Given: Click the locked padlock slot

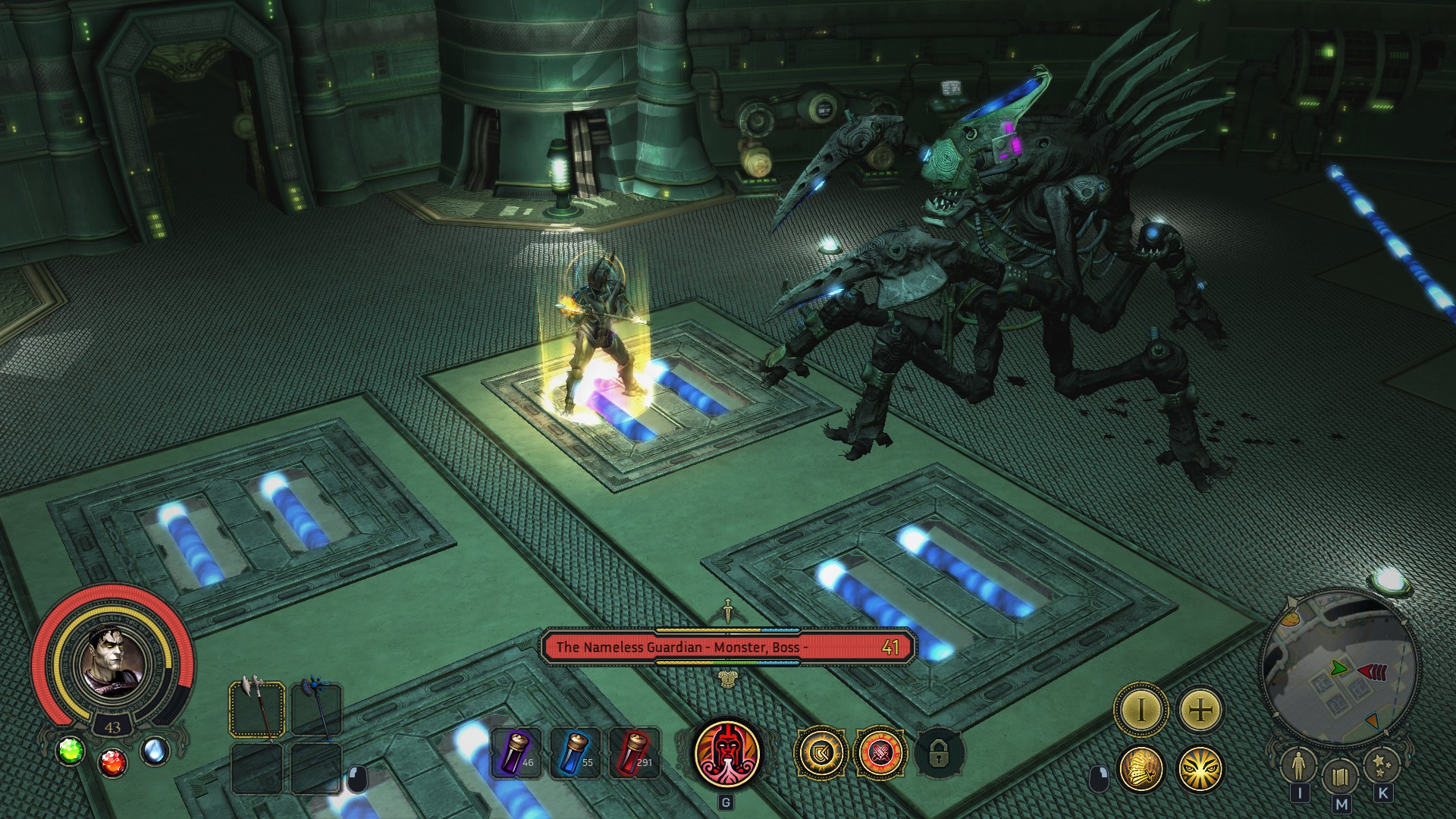Looking at the screenshot, I should click(x=940, y=753).
